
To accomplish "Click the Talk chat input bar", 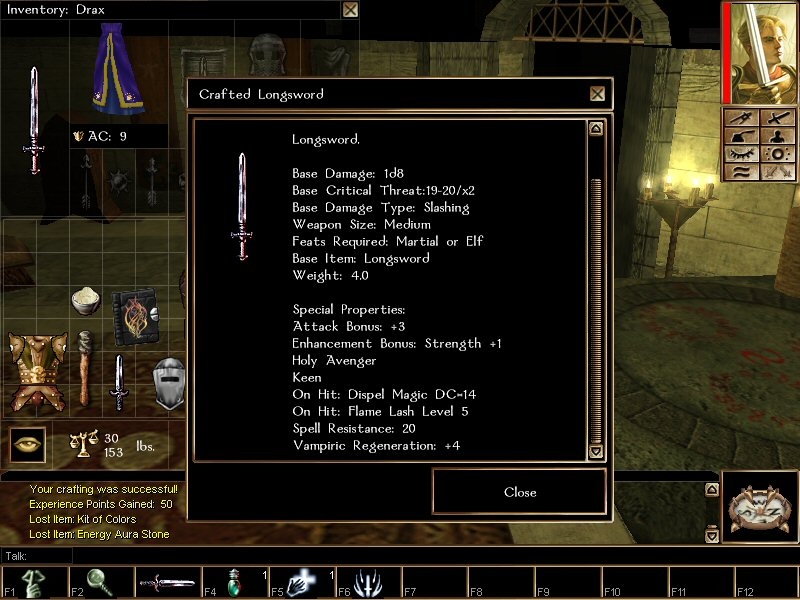I will click(x=400, y=555).
